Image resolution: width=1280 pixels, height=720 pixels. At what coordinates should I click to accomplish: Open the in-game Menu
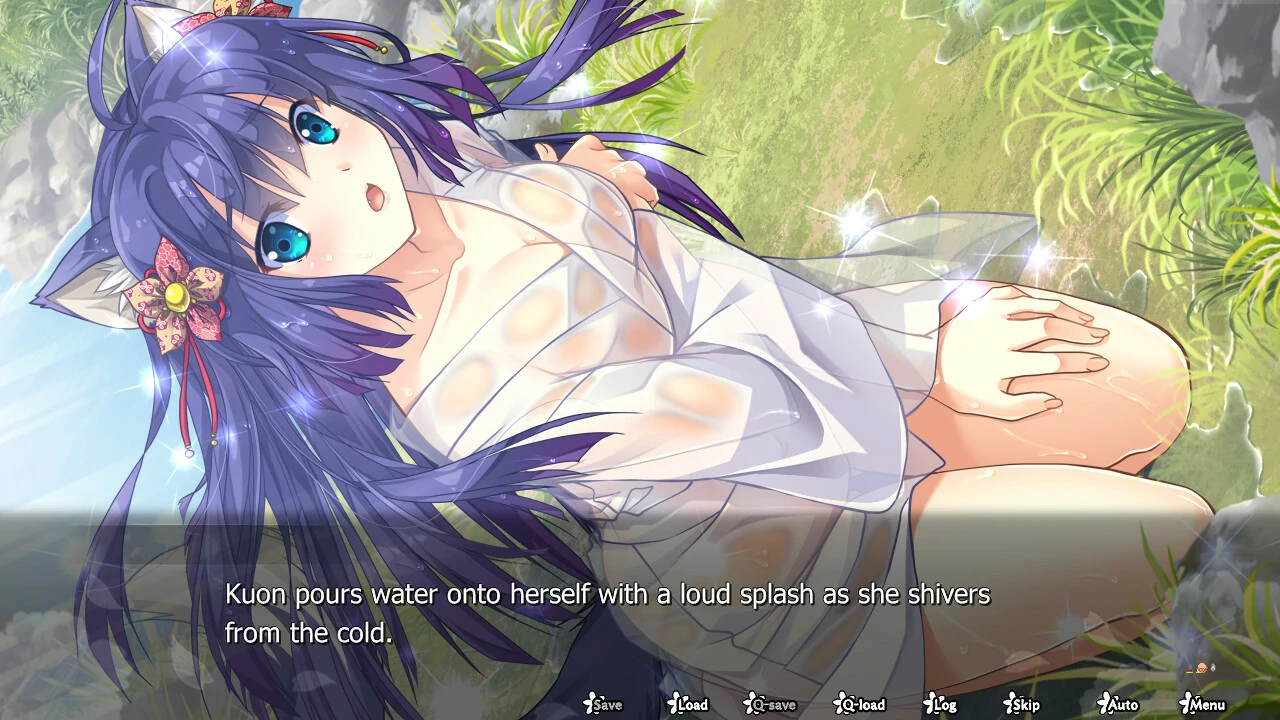point(1201,704)
